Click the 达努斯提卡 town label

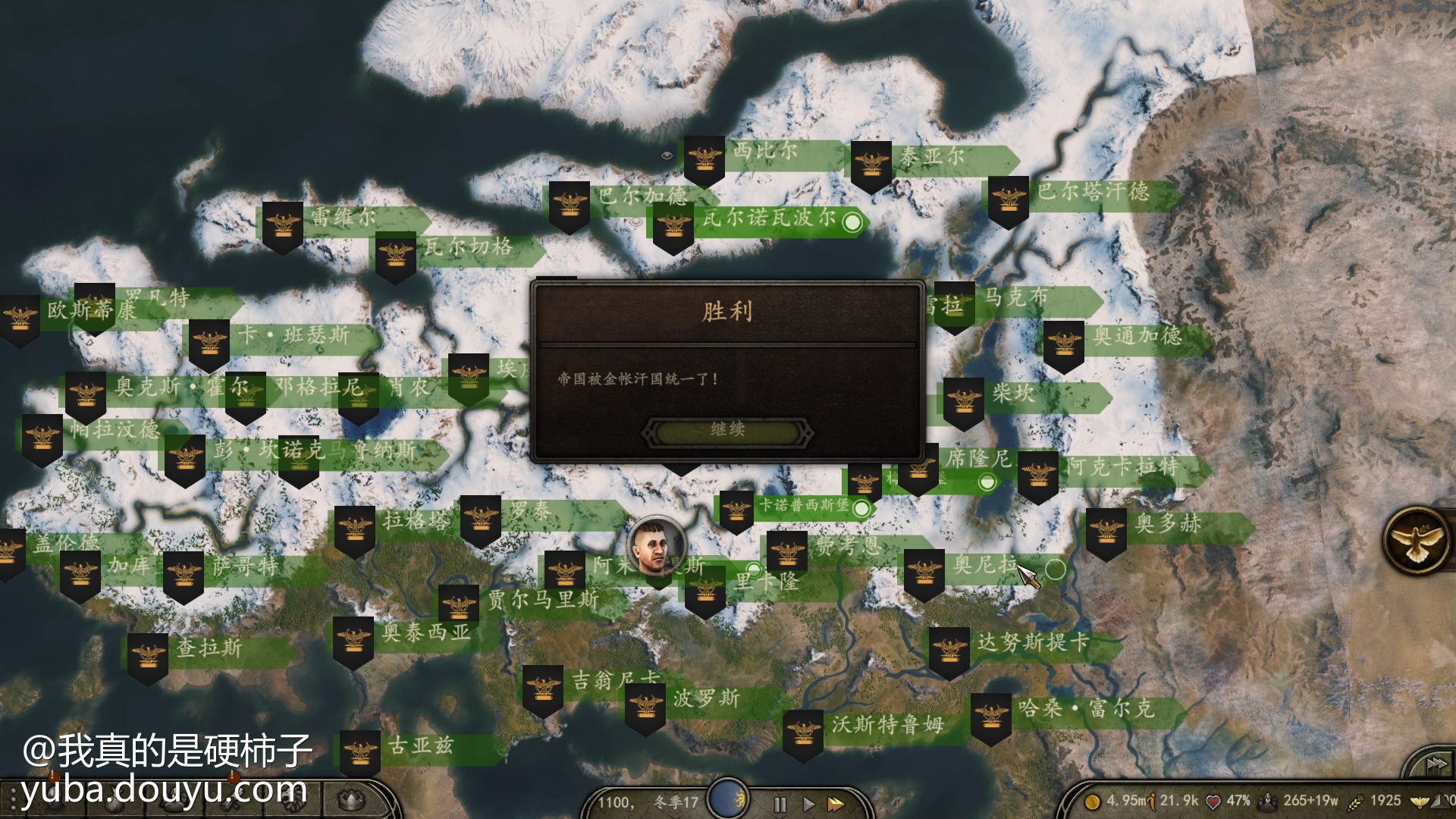pyautogui.click(x=1033, y=643)
